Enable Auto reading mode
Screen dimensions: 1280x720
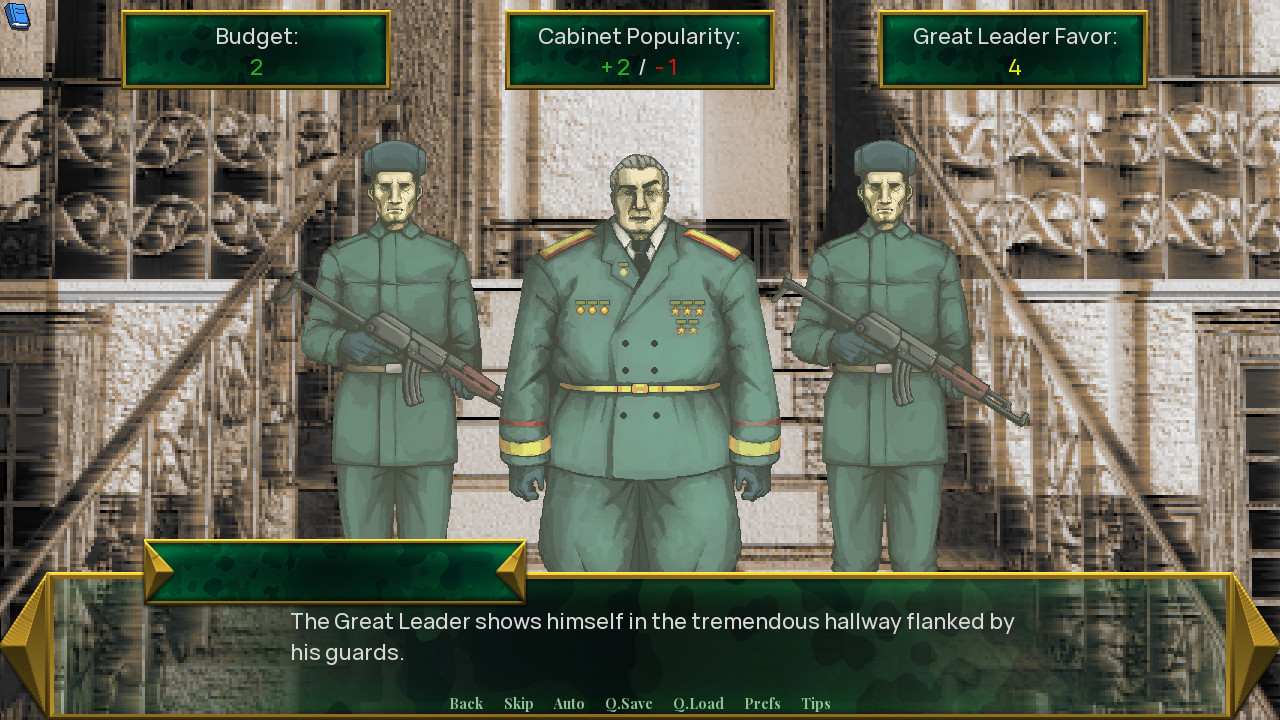click(568, 703)
